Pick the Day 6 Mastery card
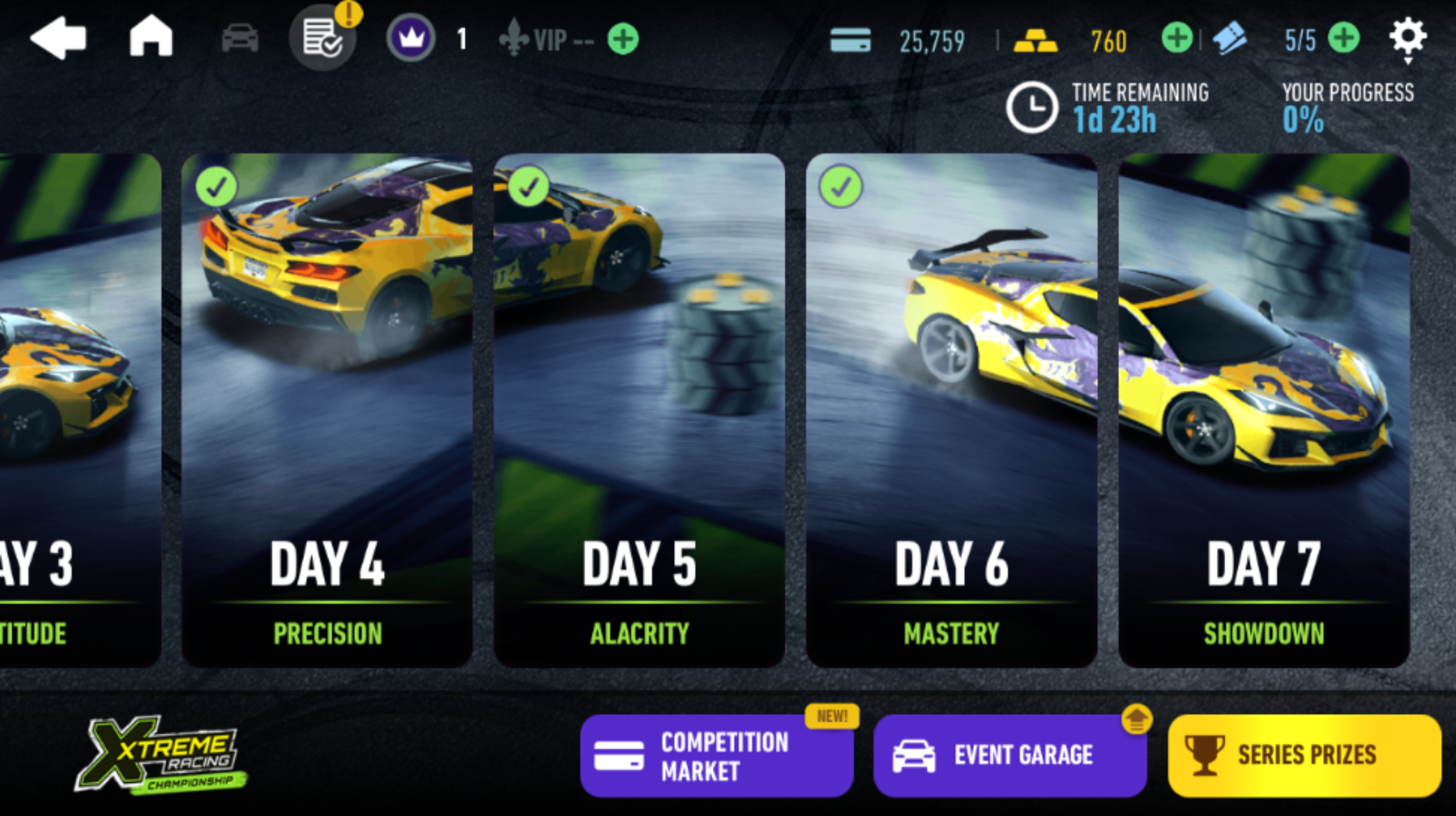The height and width of the screenshot is (816, 1456). coord(951,410)
